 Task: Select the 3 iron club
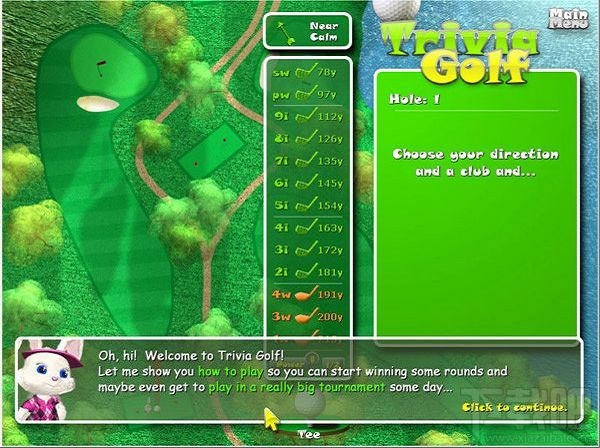(x=308, y=249)
